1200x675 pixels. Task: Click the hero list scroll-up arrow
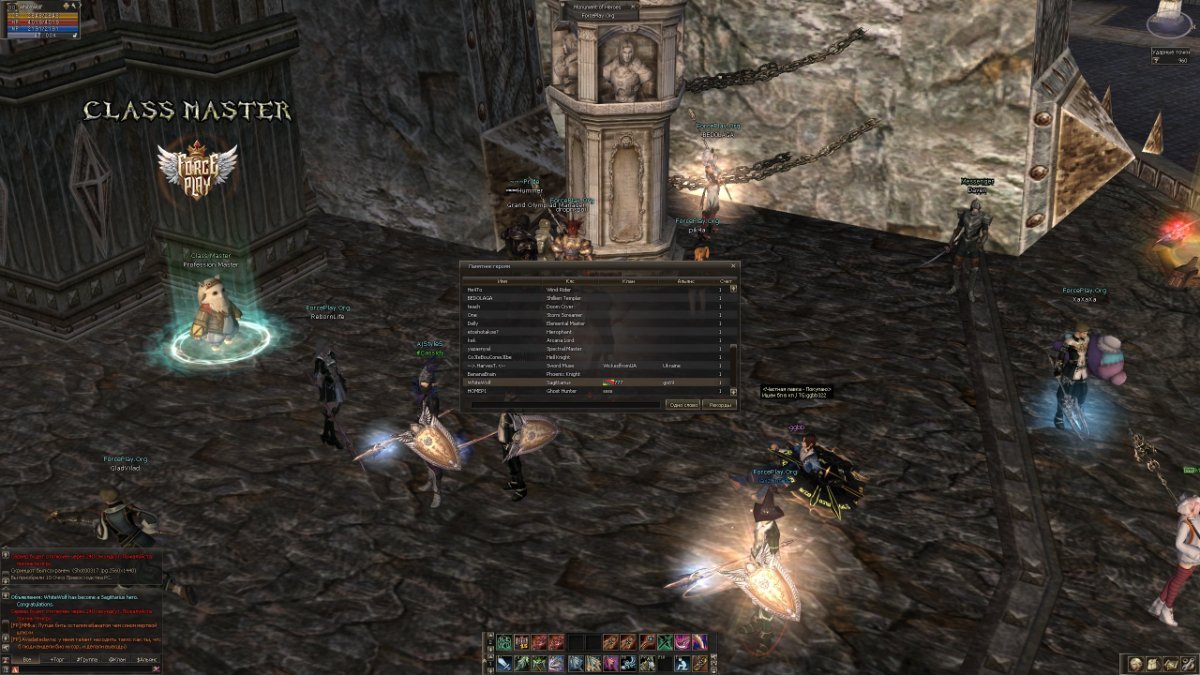click(x=733, y=290)
